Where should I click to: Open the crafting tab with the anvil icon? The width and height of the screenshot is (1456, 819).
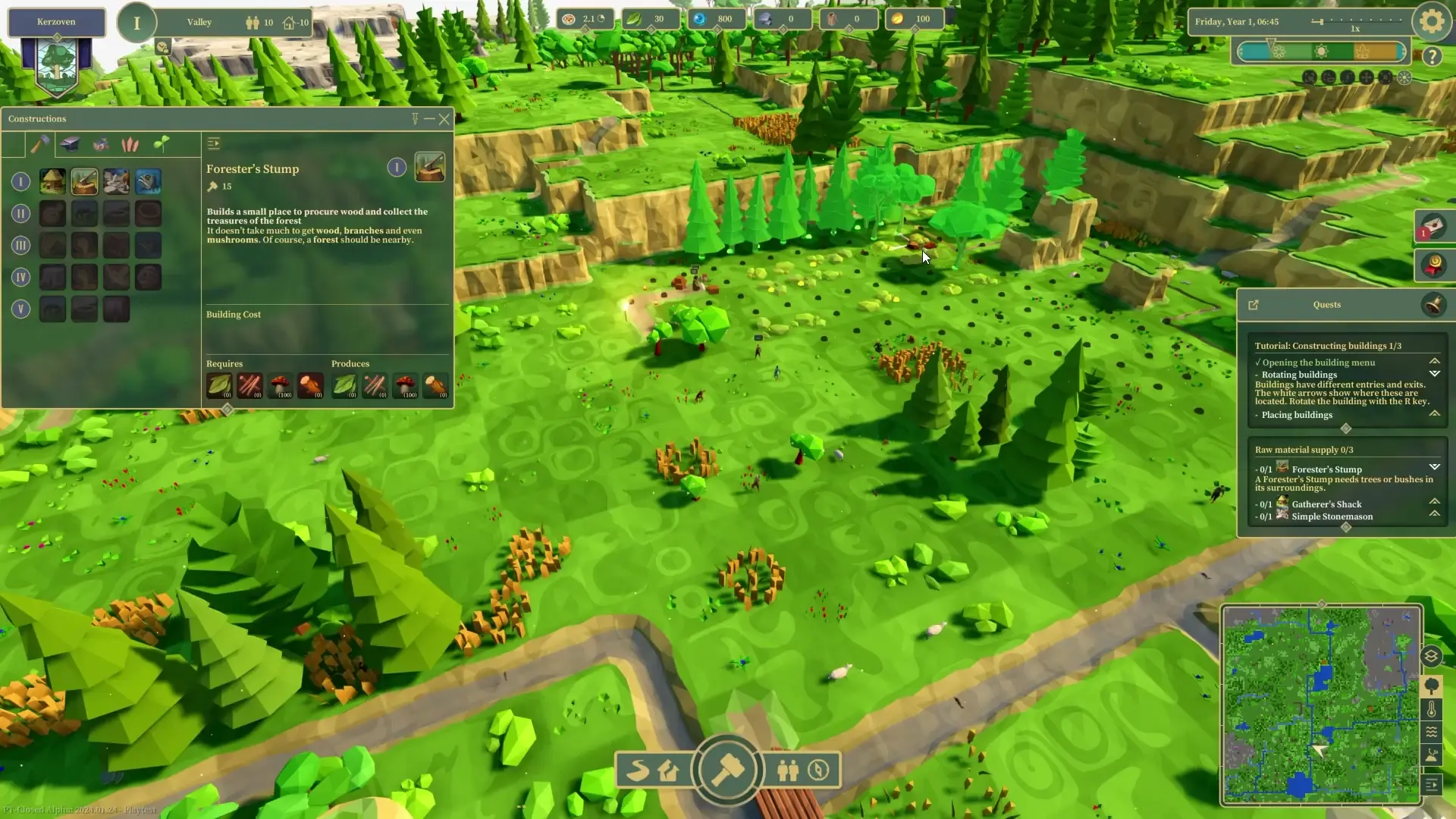pyautogui.click(x=70, y=144)
